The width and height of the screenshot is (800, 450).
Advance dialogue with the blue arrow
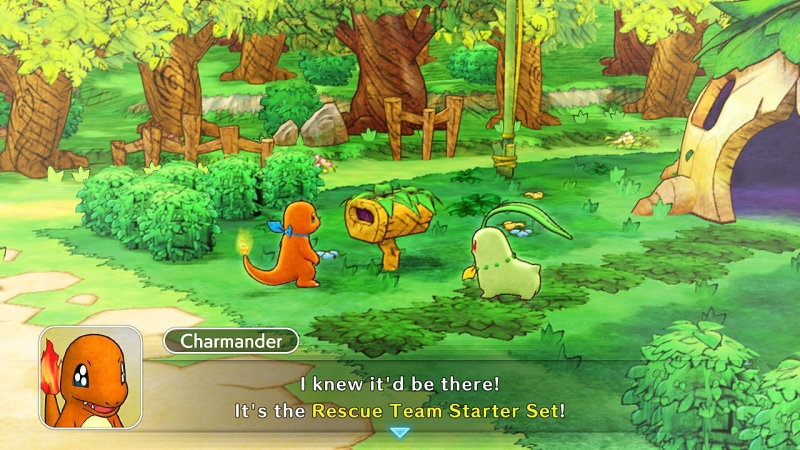[x=400, y=432]
